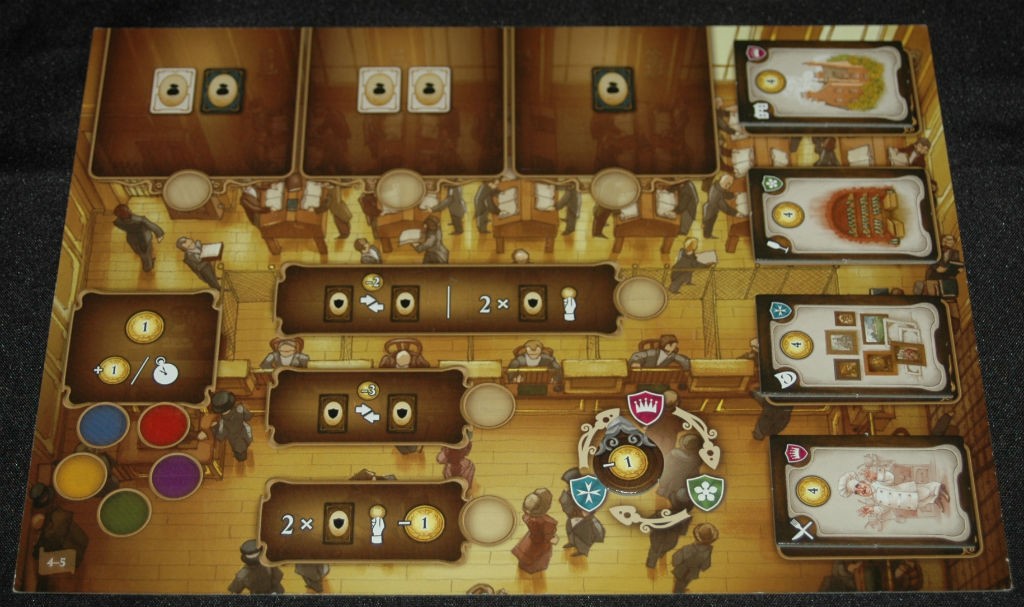Choose the top panel with two white cards
Image resolution: width=1024 pixels, height=607 pixels.
pos(402,100)
